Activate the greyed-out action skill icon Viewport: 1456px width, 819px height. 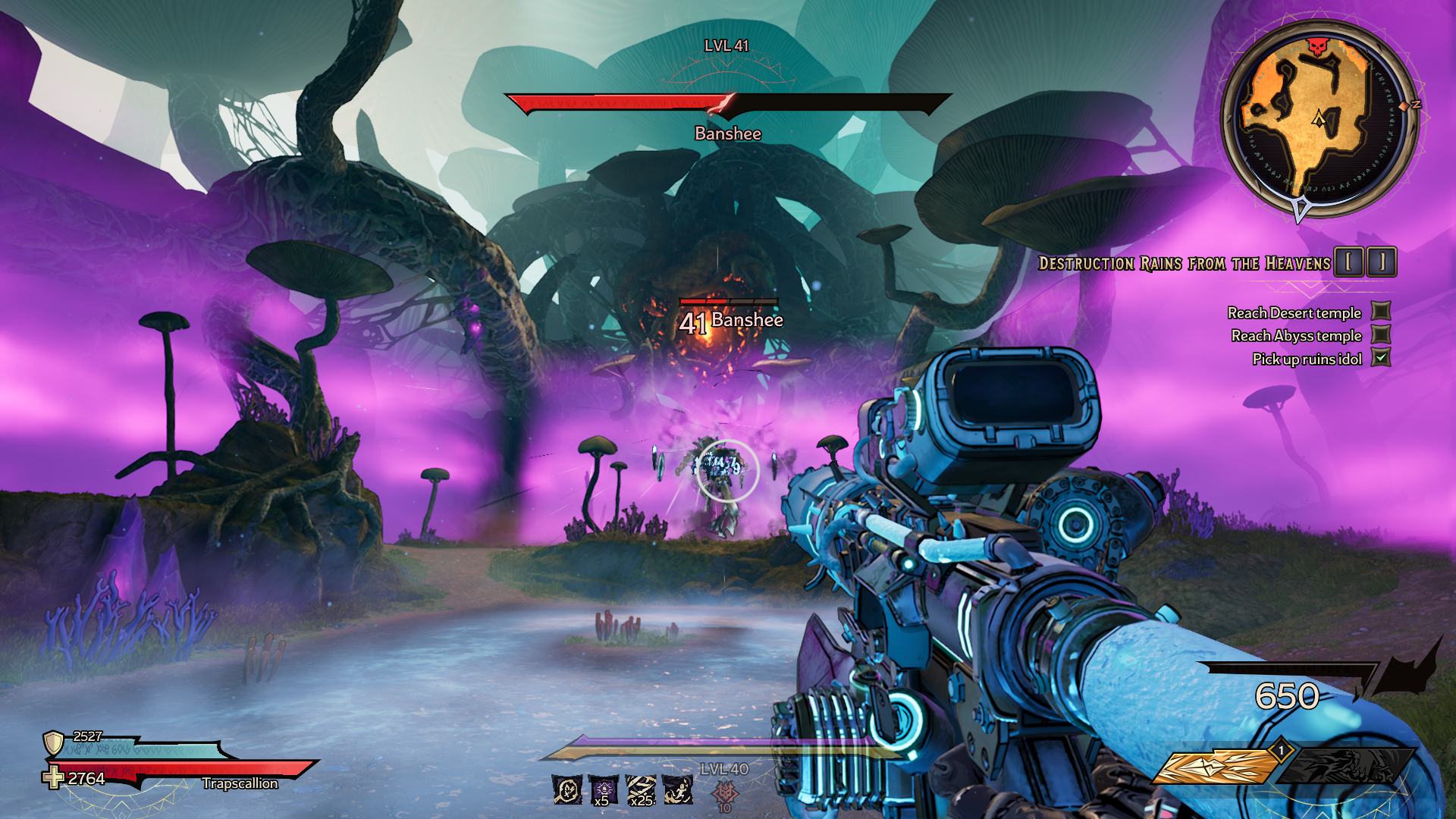click(x=1346, y=767)
